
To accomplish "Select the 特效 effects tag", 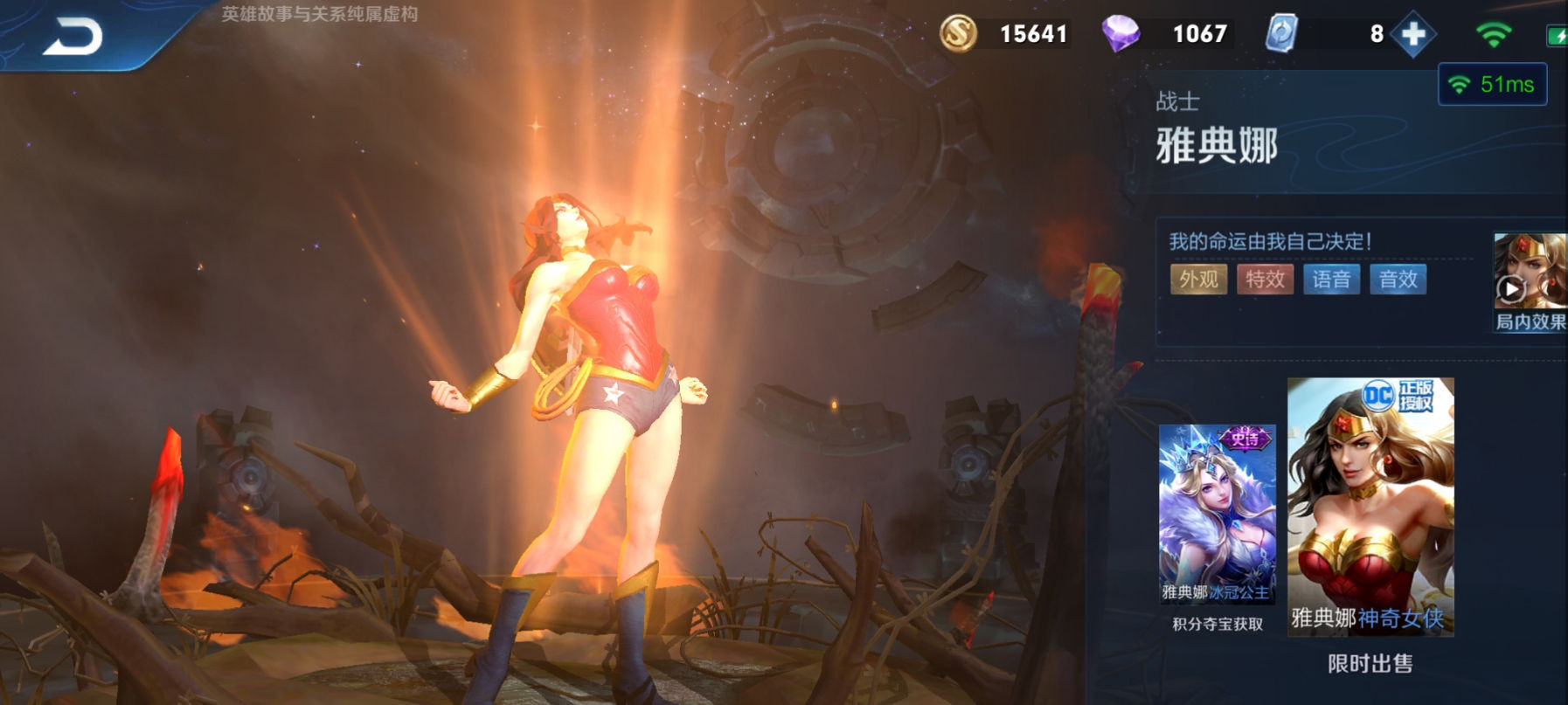I will [1265, 280].
